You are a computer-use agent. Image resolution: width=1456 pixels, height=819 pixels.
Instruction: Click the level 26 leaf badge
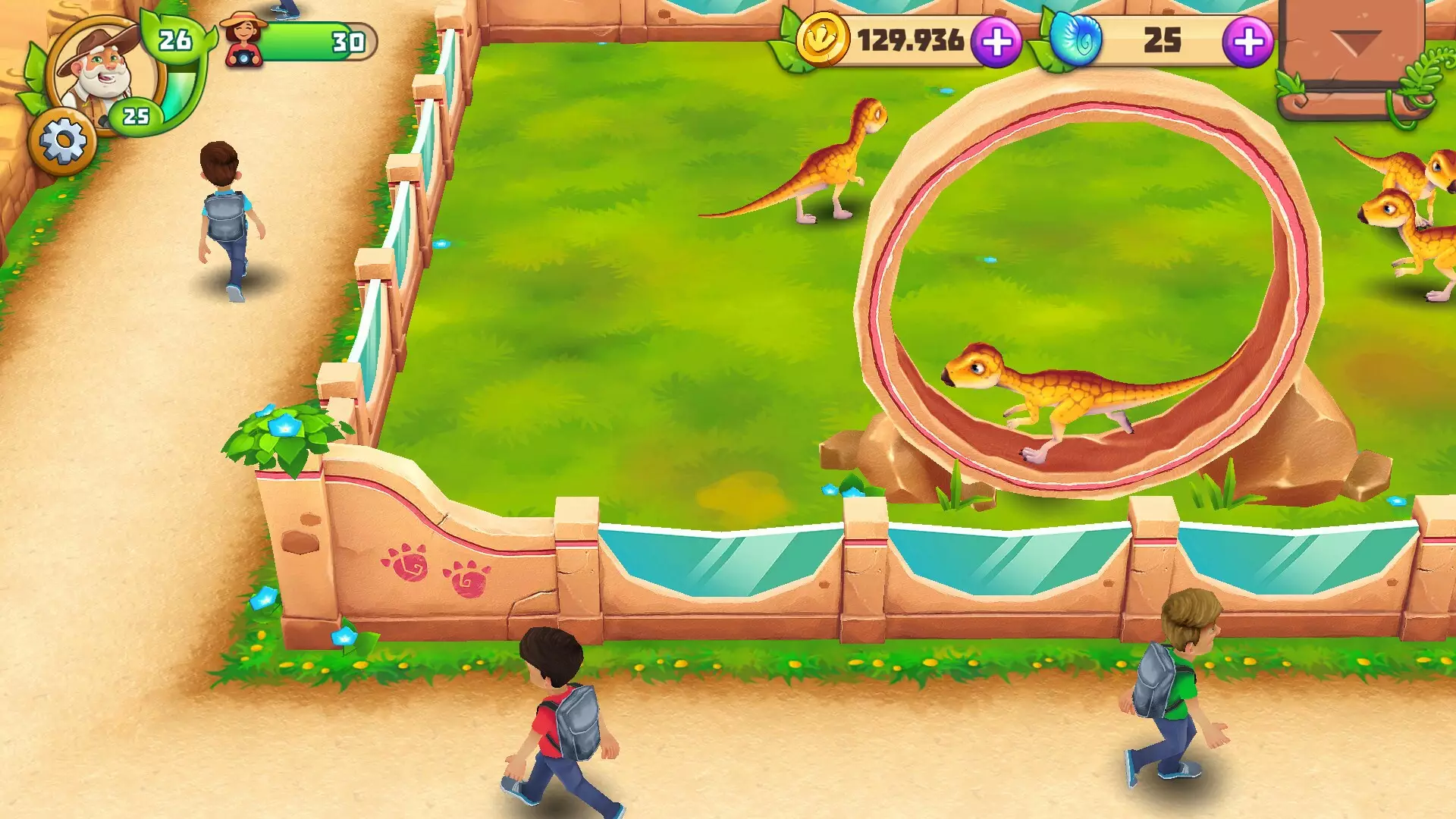(x=176, y=38)
